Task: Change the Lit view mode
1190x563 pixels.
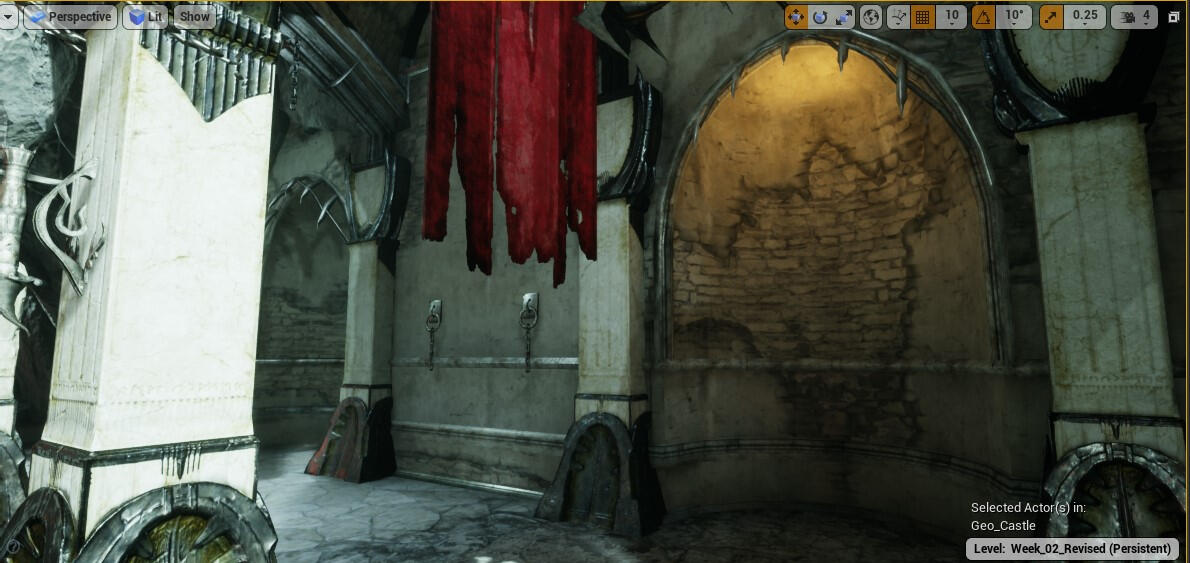Action: pos(145,17)
